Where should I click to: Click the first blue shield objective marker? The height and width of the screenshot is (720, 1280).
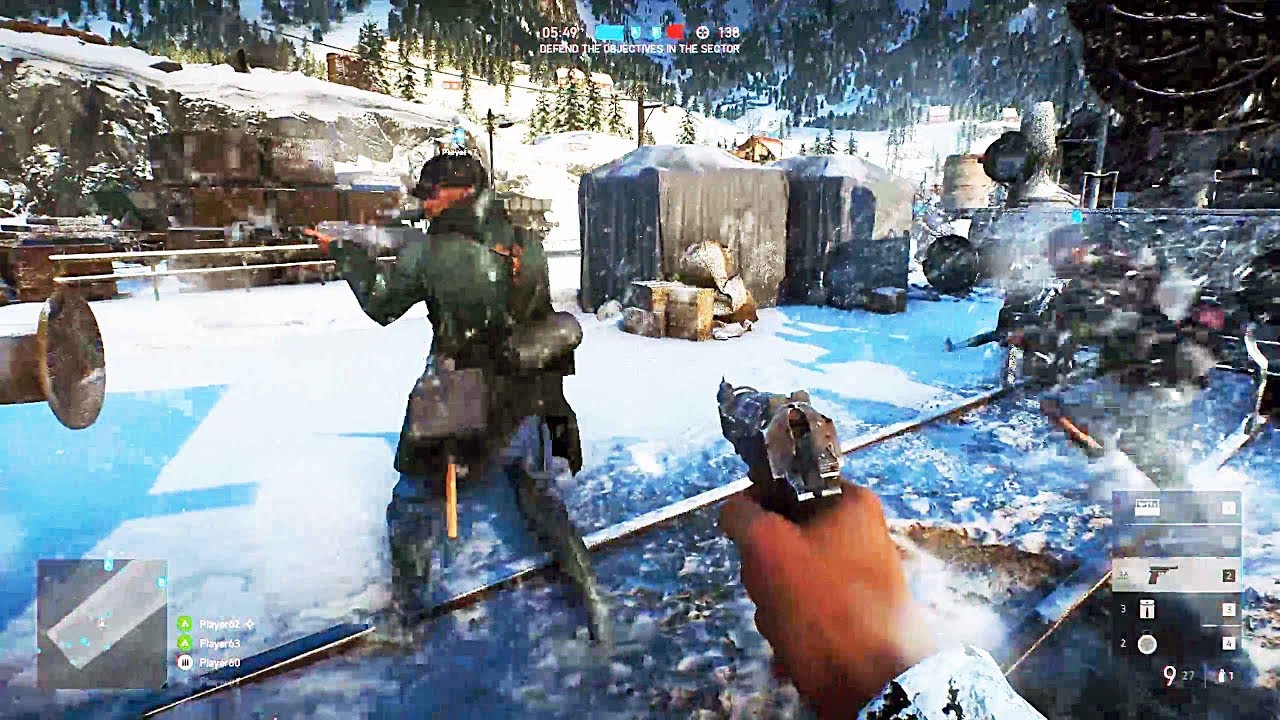[636, 32]
